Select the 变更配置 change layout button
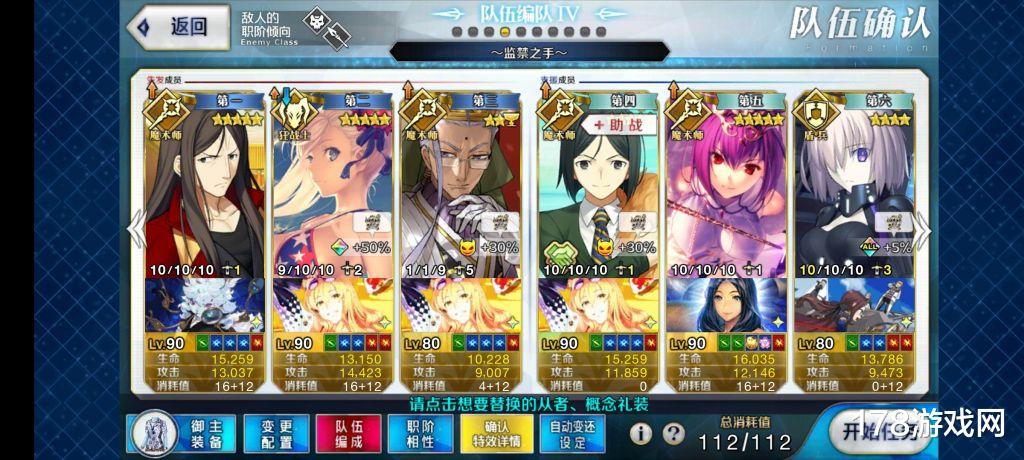 [272, 434]
